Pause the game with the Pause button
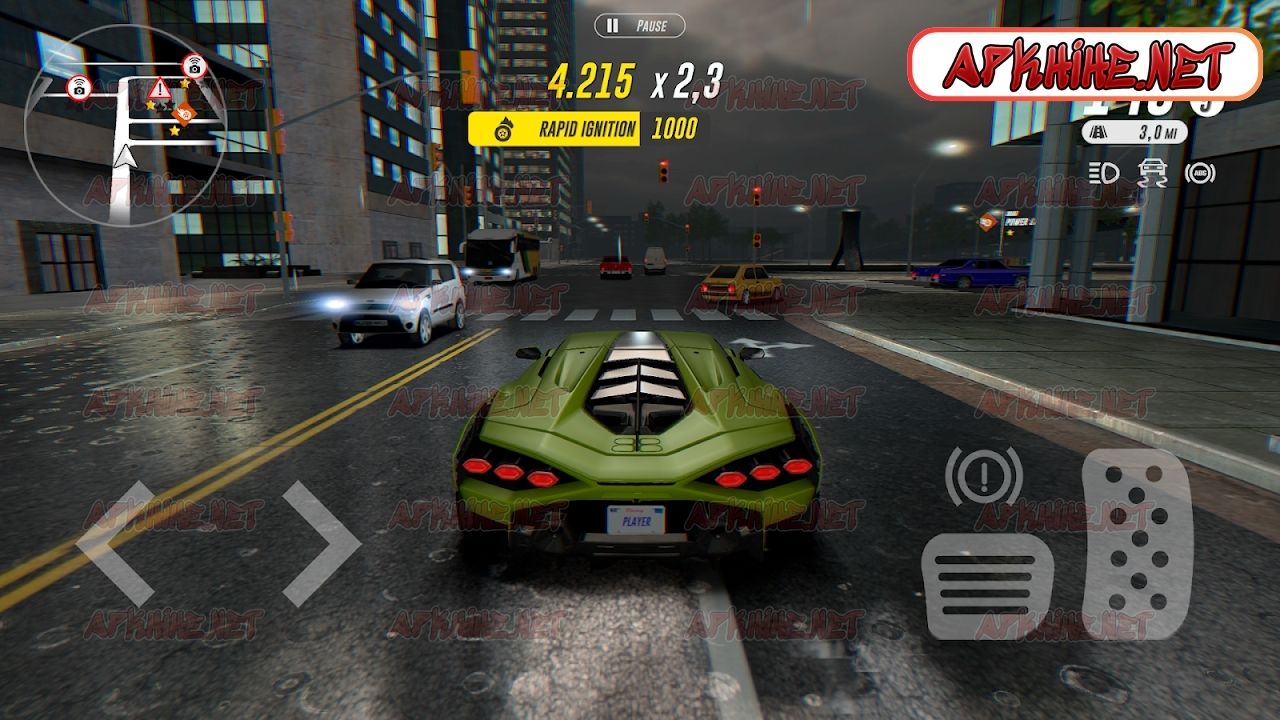The height and width of the screenshot is (720, 1280). pyautogui.click(x=640, y=26)
